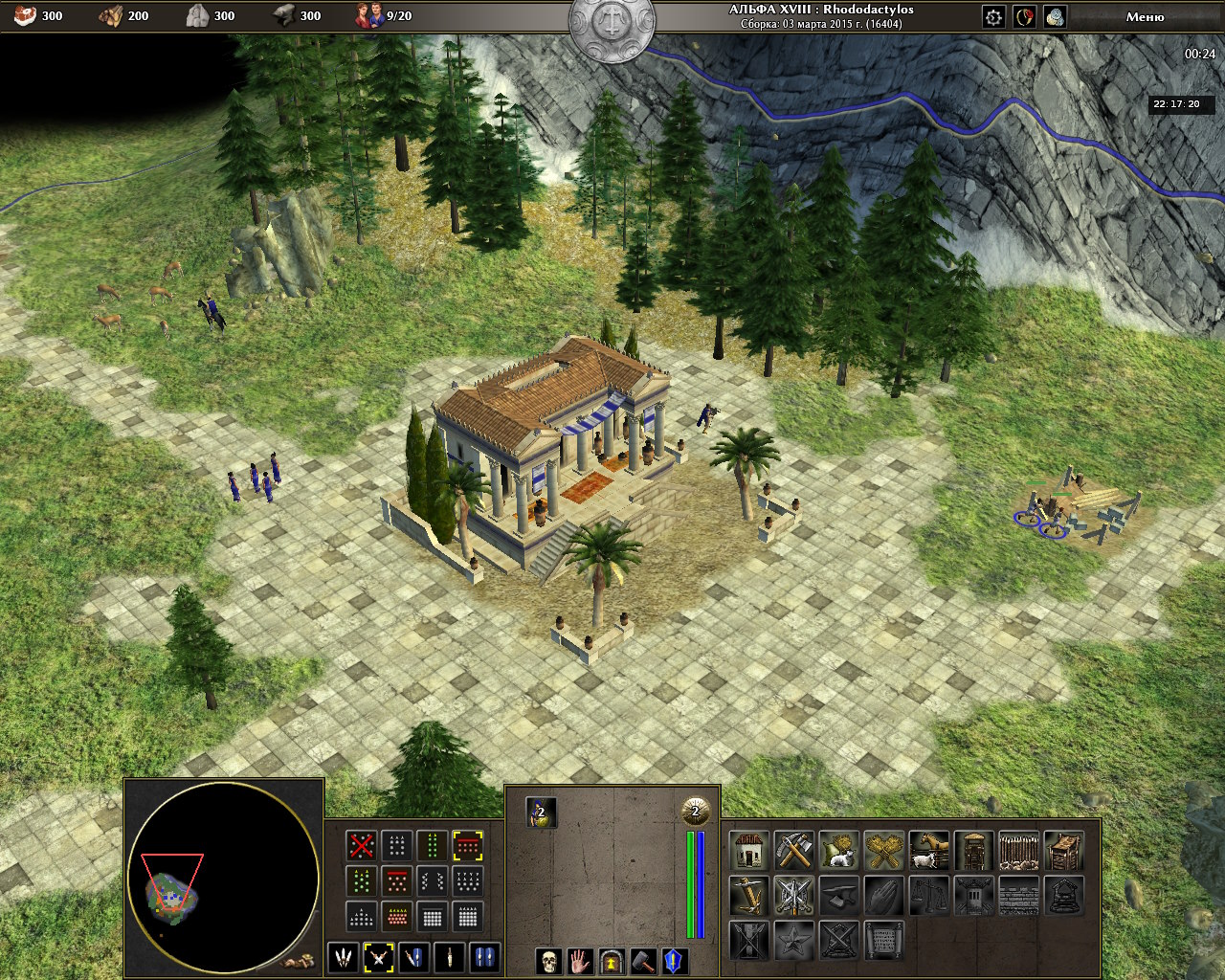Select the red-crossed no-formation icon
Image resolution: width=1225 pixels, height=980 pixels.
tap(361, 845)
